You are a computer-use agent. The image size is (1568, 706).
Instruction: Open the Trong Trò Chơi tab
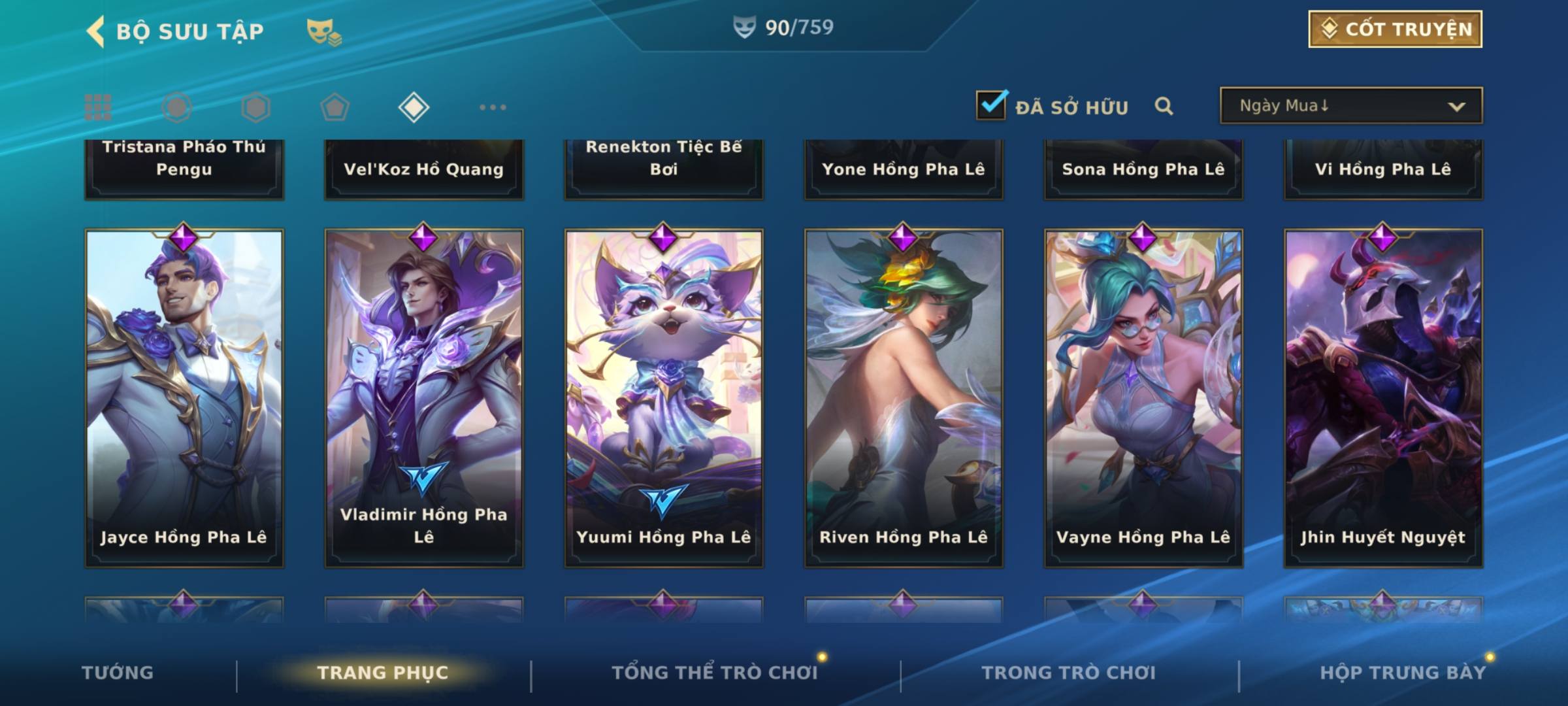pos(1068,673)
